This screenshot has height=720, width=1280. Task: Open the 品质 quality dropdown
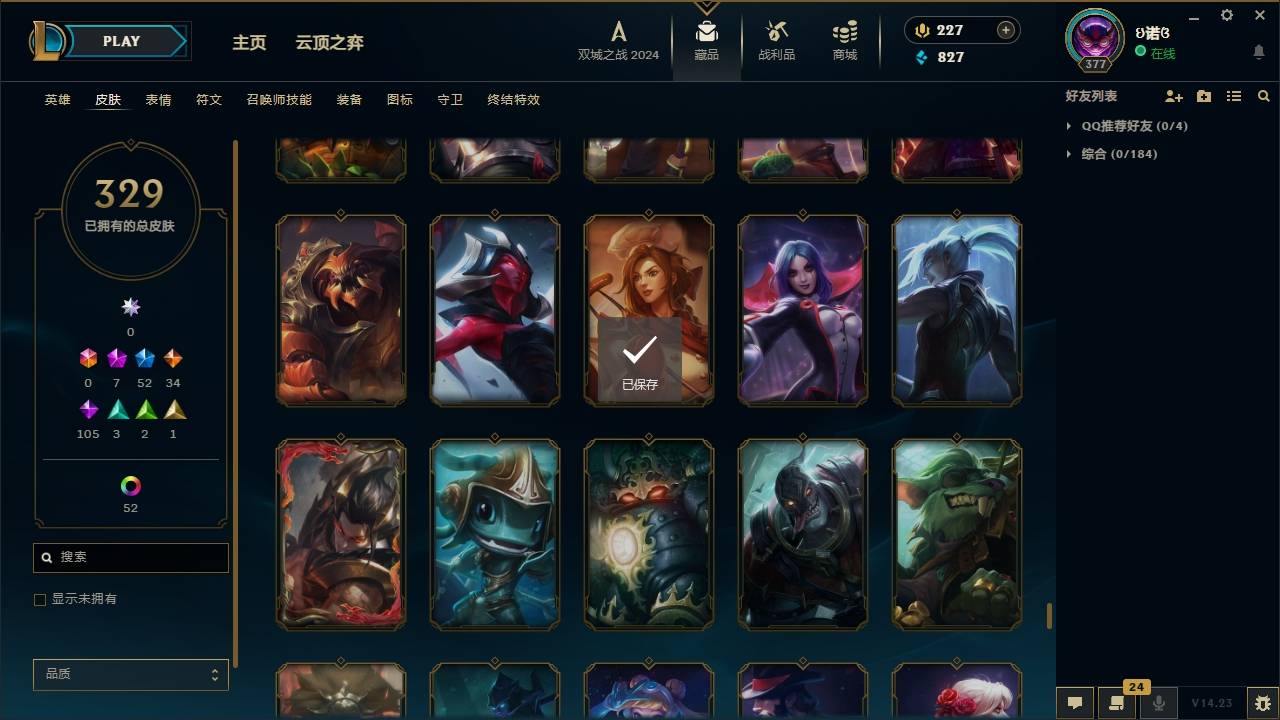click(x=130, y=675)
